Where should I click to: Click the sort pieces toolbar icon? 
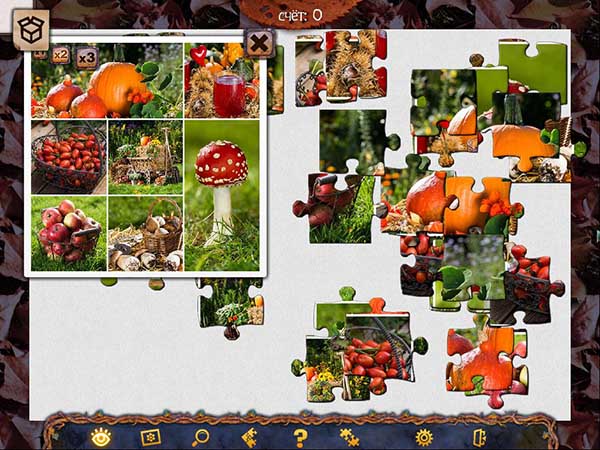click(x=250, y=436)
